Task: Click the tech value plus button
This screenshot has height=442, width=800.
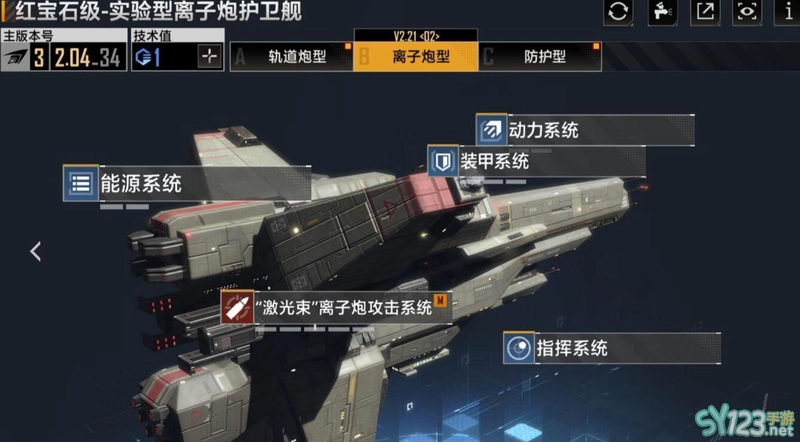Action: 208,57
